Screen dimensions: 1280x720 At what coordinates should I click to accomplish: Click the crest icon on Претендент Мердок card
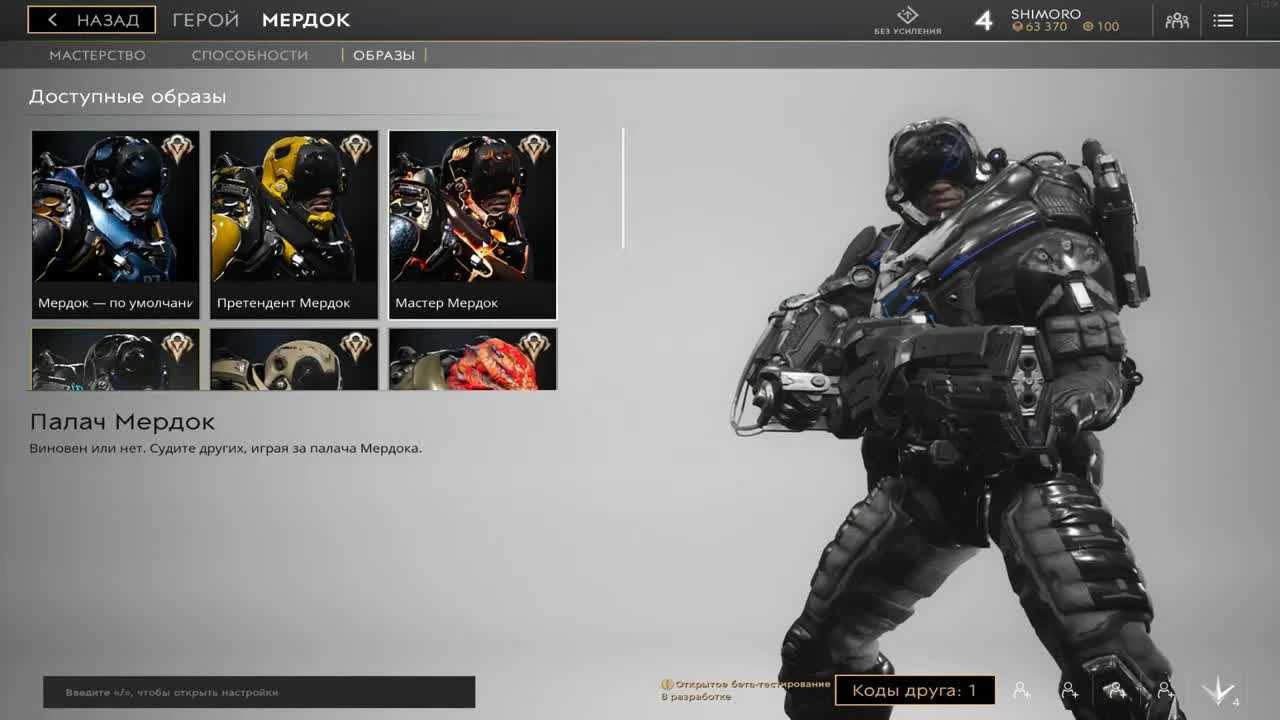pos(354,148)
